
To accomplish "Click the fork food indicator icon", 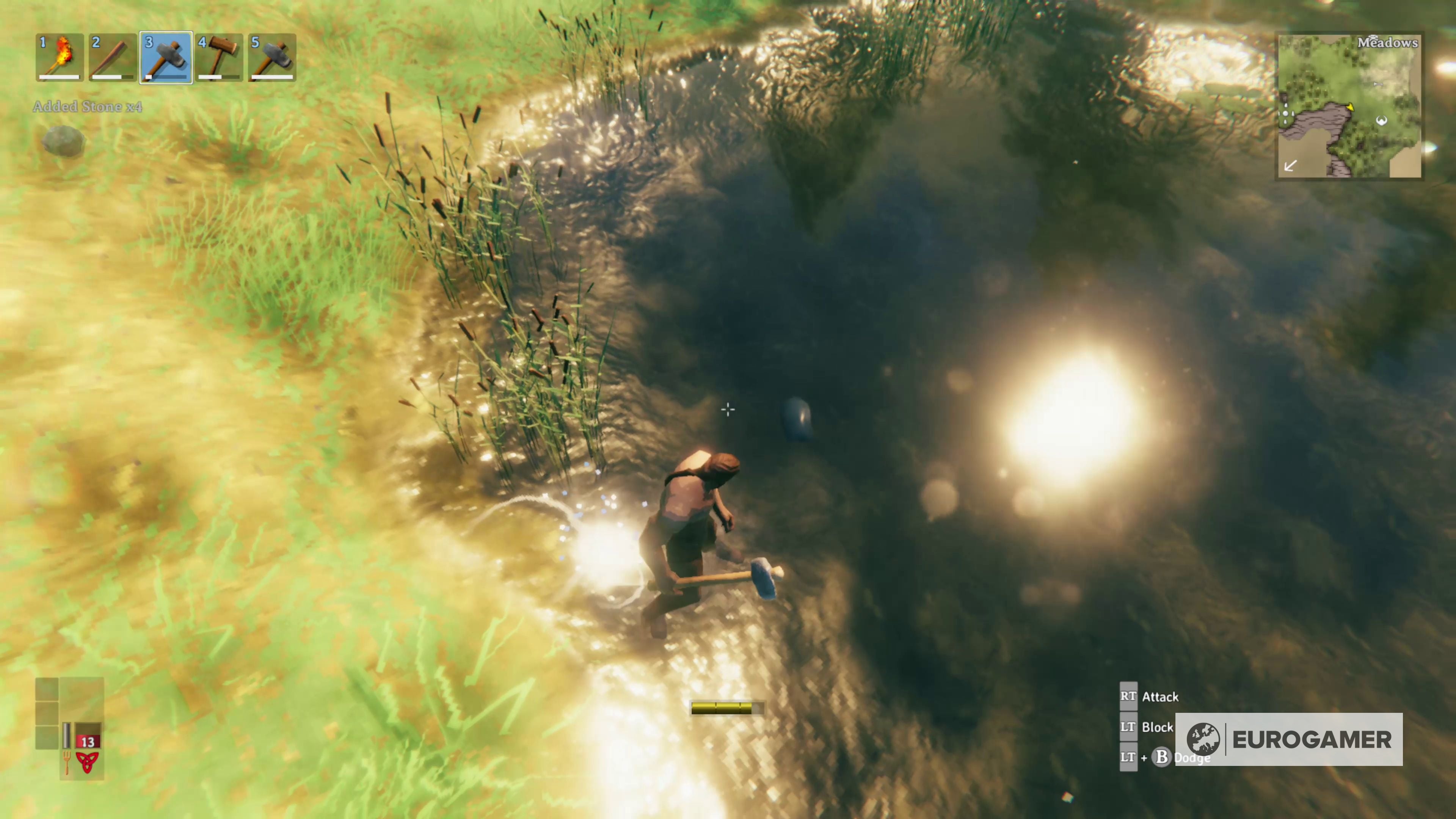I will click(x=67, y=763).
